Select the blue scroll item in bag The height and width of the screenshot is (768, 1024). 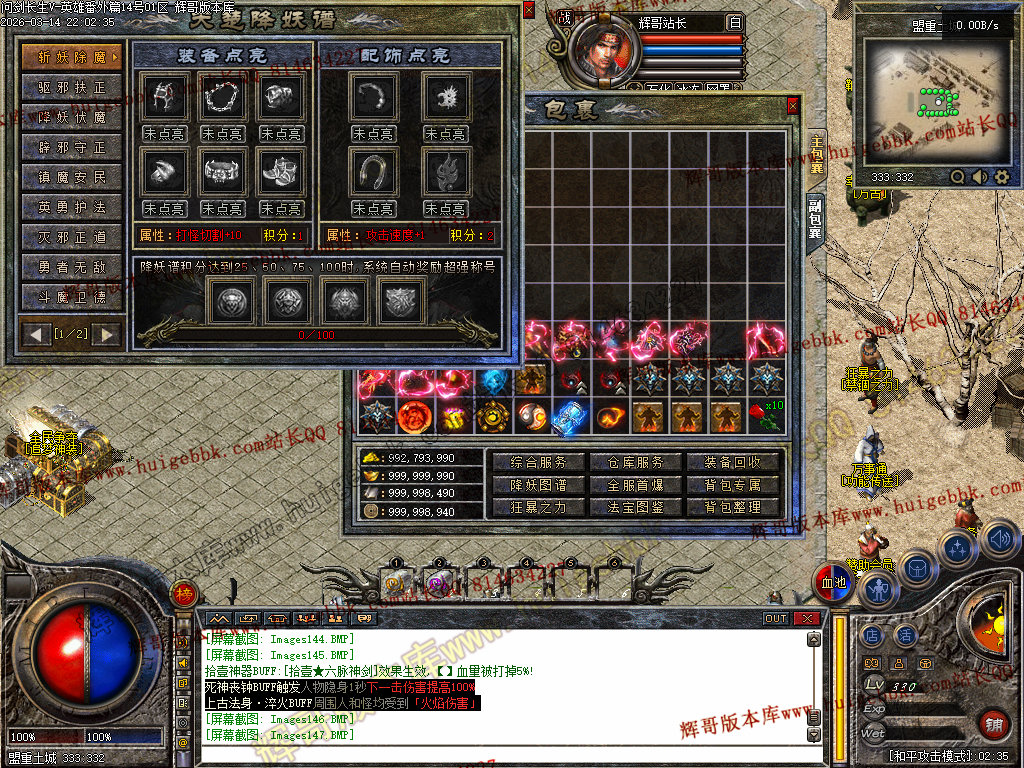568,417
